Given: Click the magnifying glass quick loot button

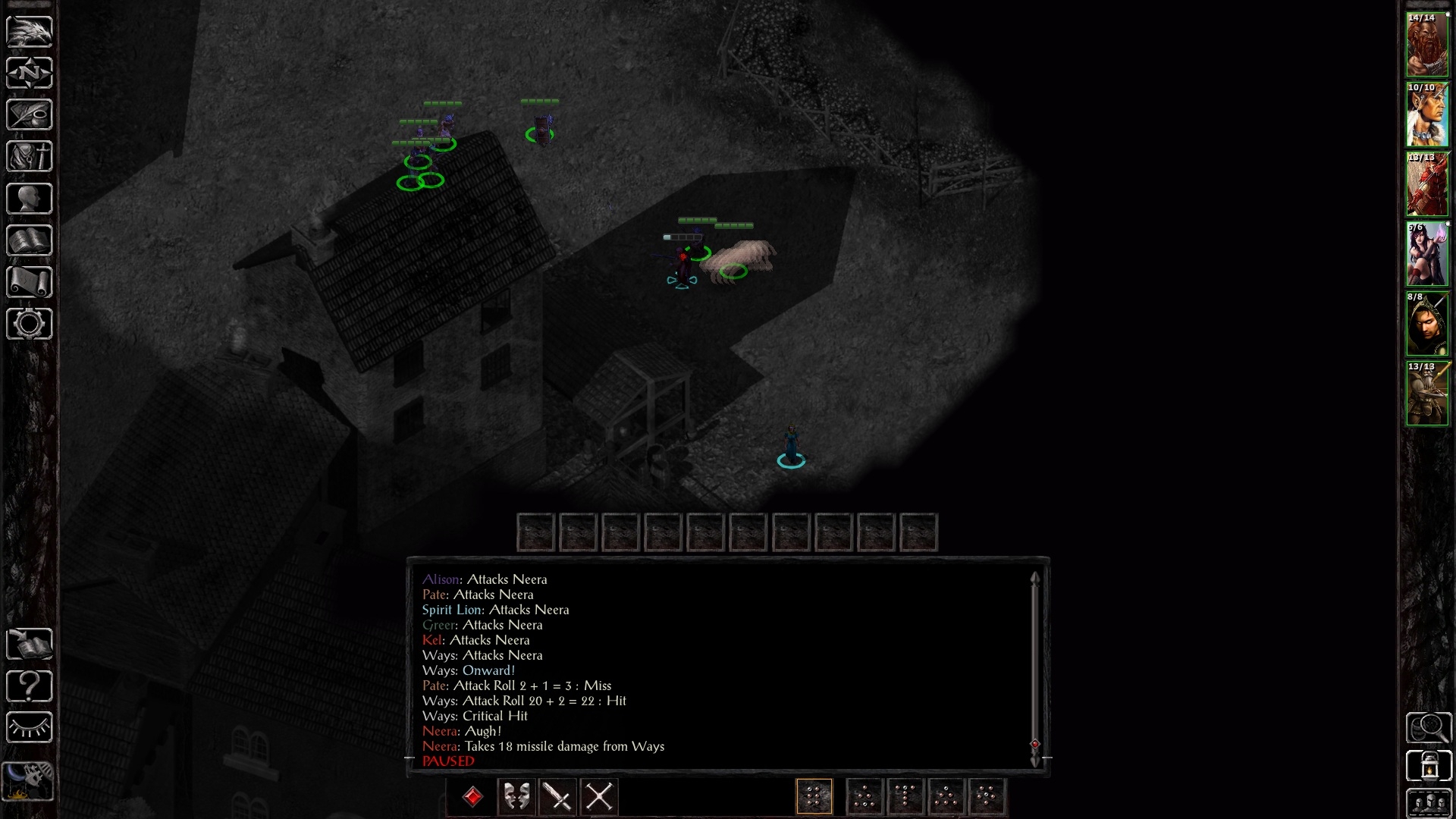Looking at the screenshot, I should coord(1429,728).
